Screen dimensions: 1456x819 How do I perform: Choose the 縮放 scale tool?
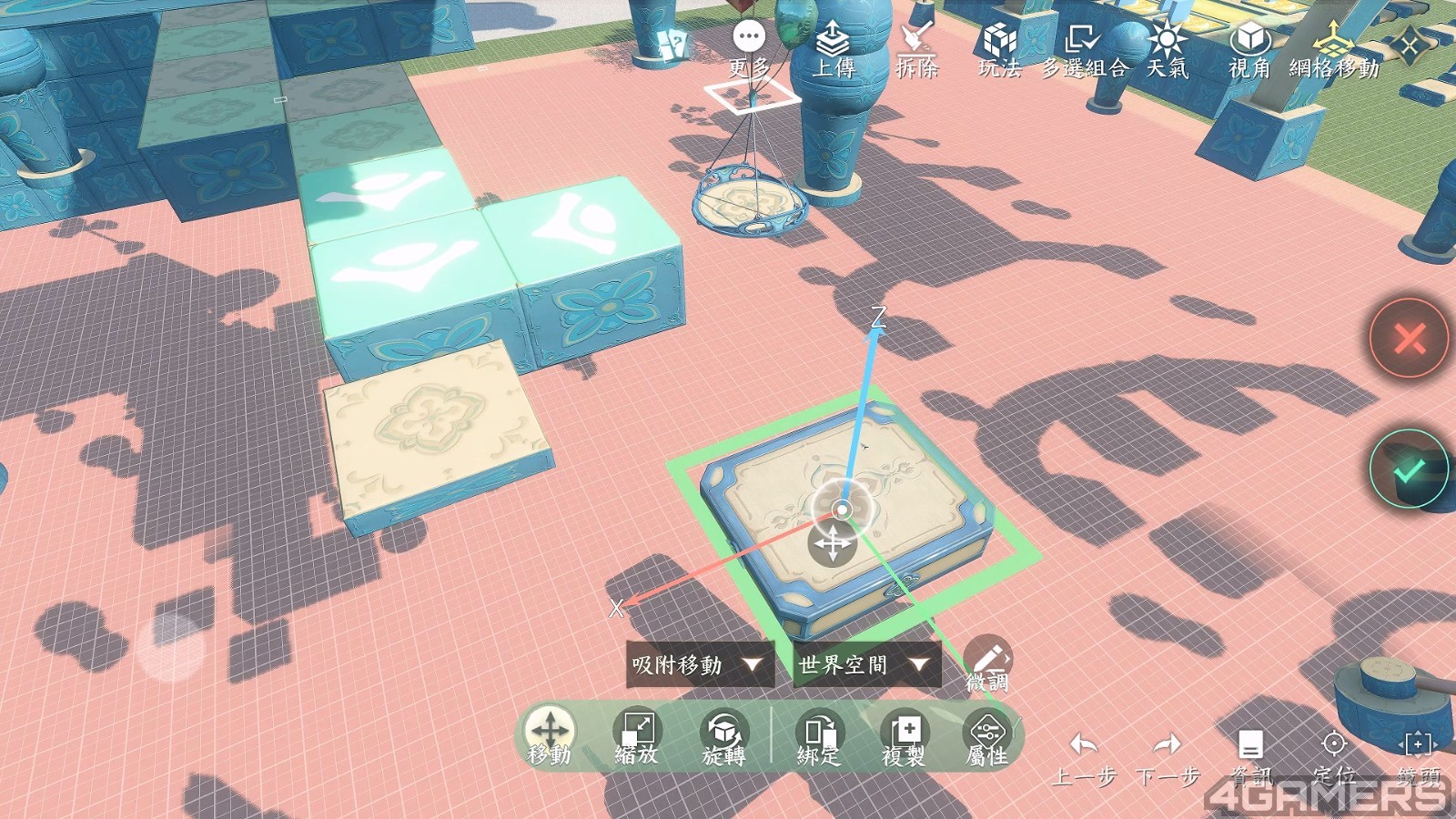click(x=637, y=733)
